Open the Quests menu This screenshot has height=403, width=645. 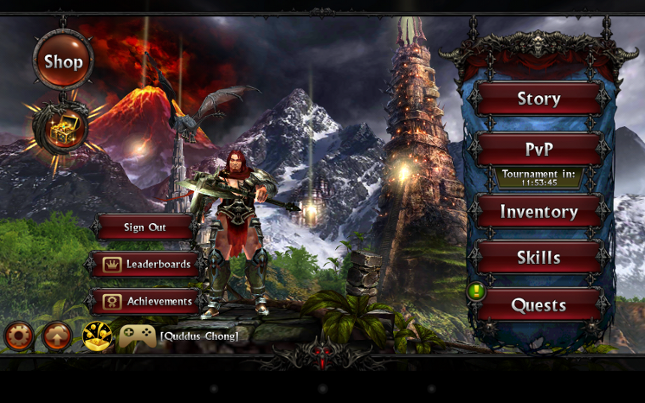[x=538, y=305]
